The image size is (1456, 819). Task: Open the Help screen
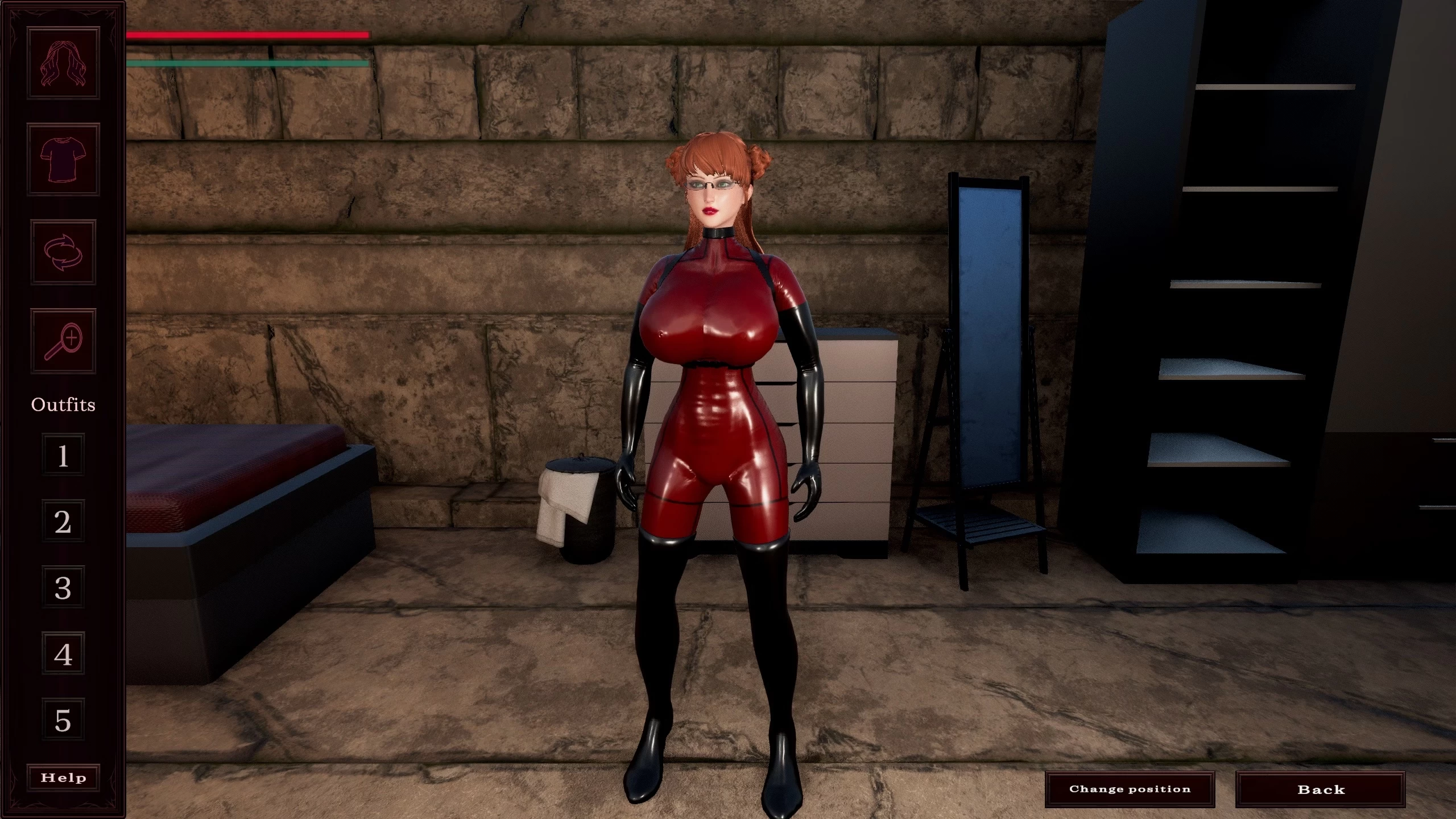tap(63, 777)
